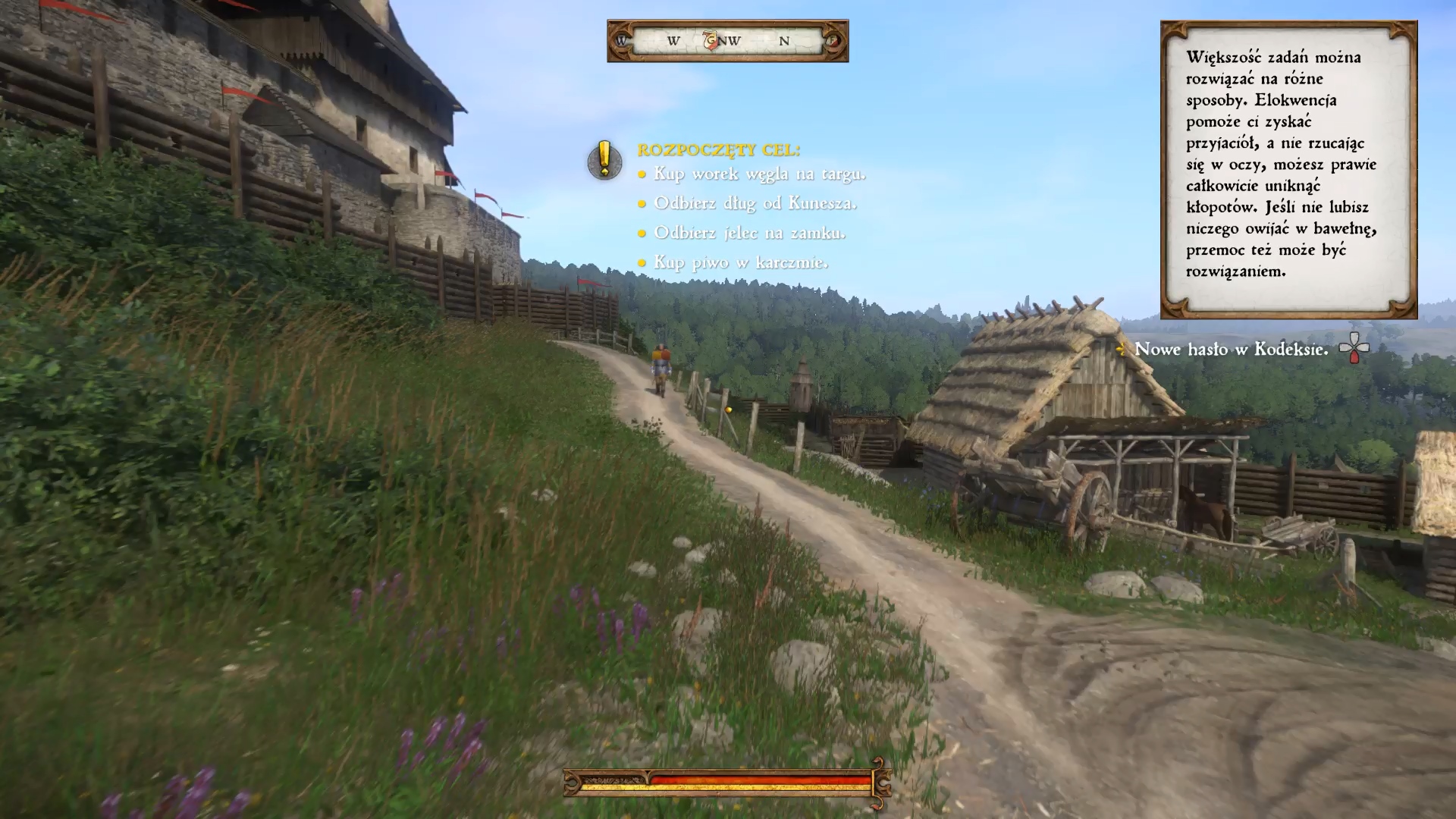Choose objective "Kup worek węgla na targu"
Screen dimensions: 1456x819
(759, 174)
